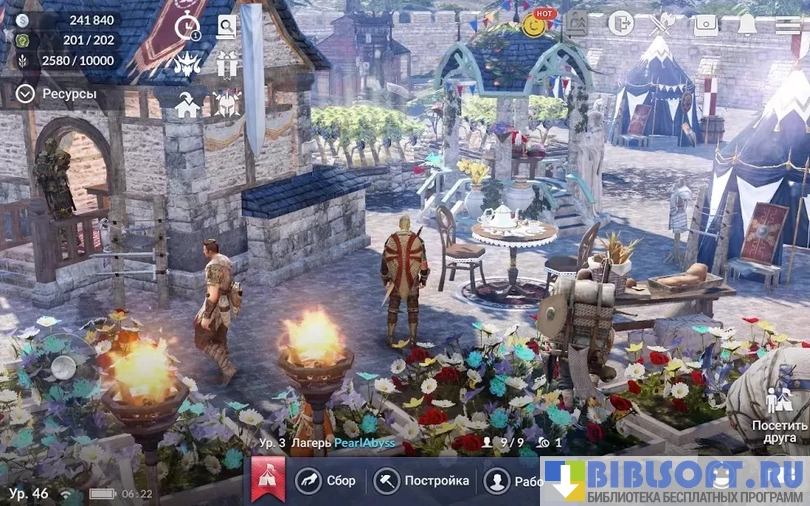This screenshot has height=506, width=810.
Task: Tap the house with arrow icon
Action: [188, 103]
